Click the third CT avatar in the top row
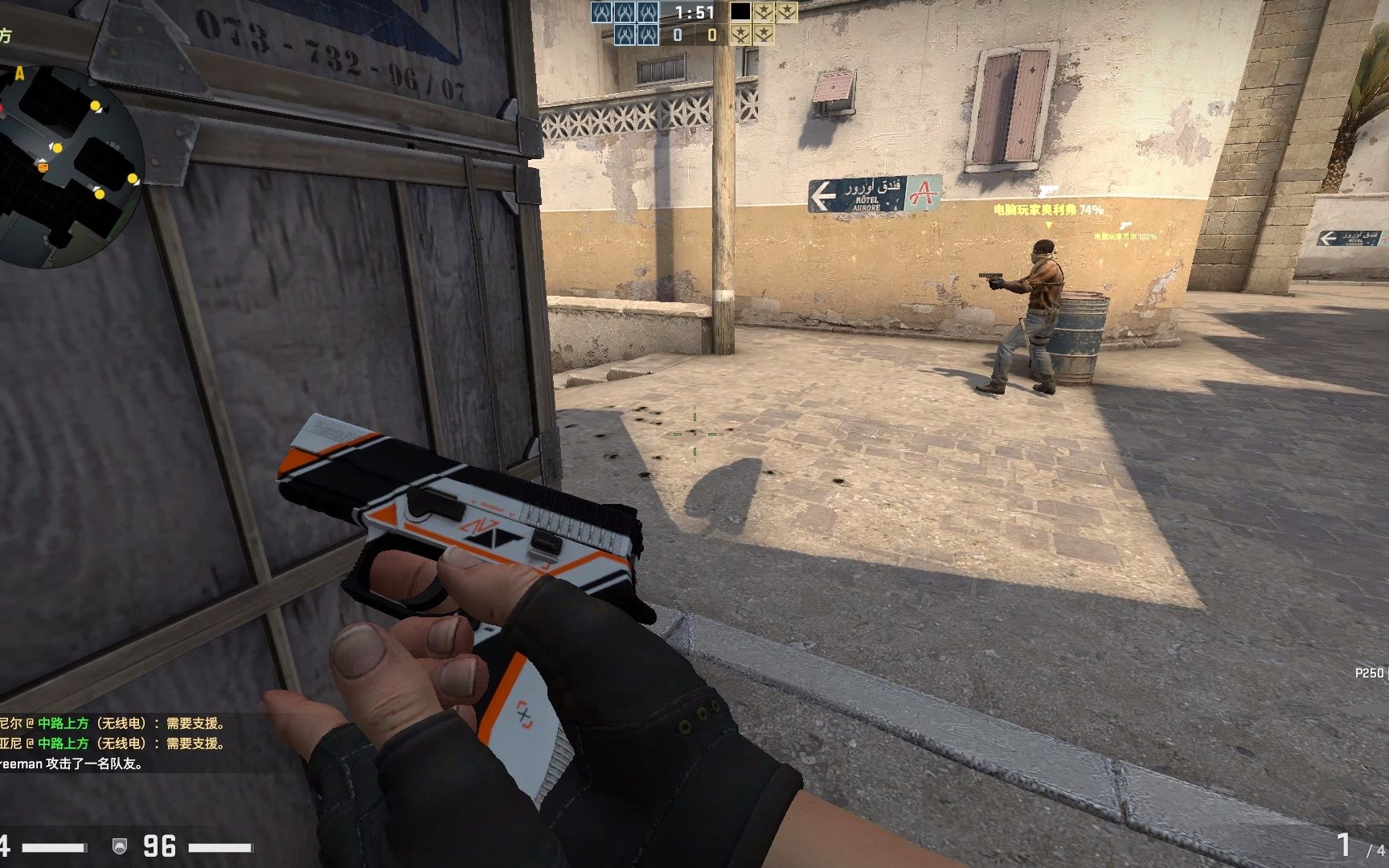The image size is (1389, 868). (x=649, y=13)
